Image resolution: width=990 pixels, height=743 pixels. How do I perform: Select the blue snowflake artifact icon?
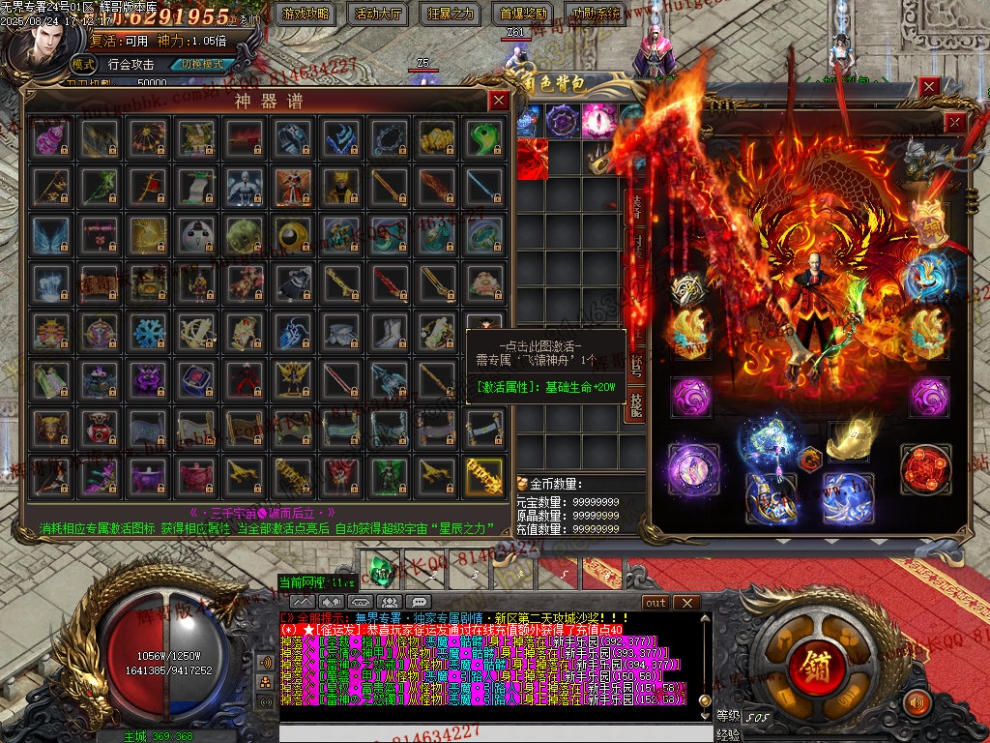(148, 332)
